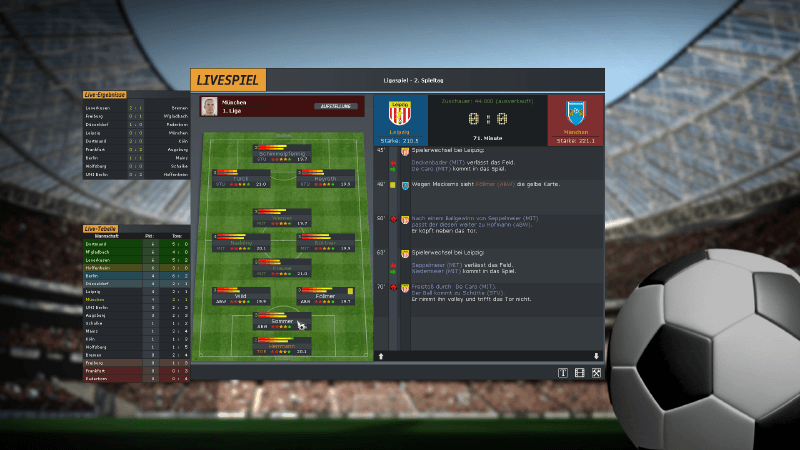Open the Aufstellung lineup button
800x450 pixels.
tap(336, 105)
